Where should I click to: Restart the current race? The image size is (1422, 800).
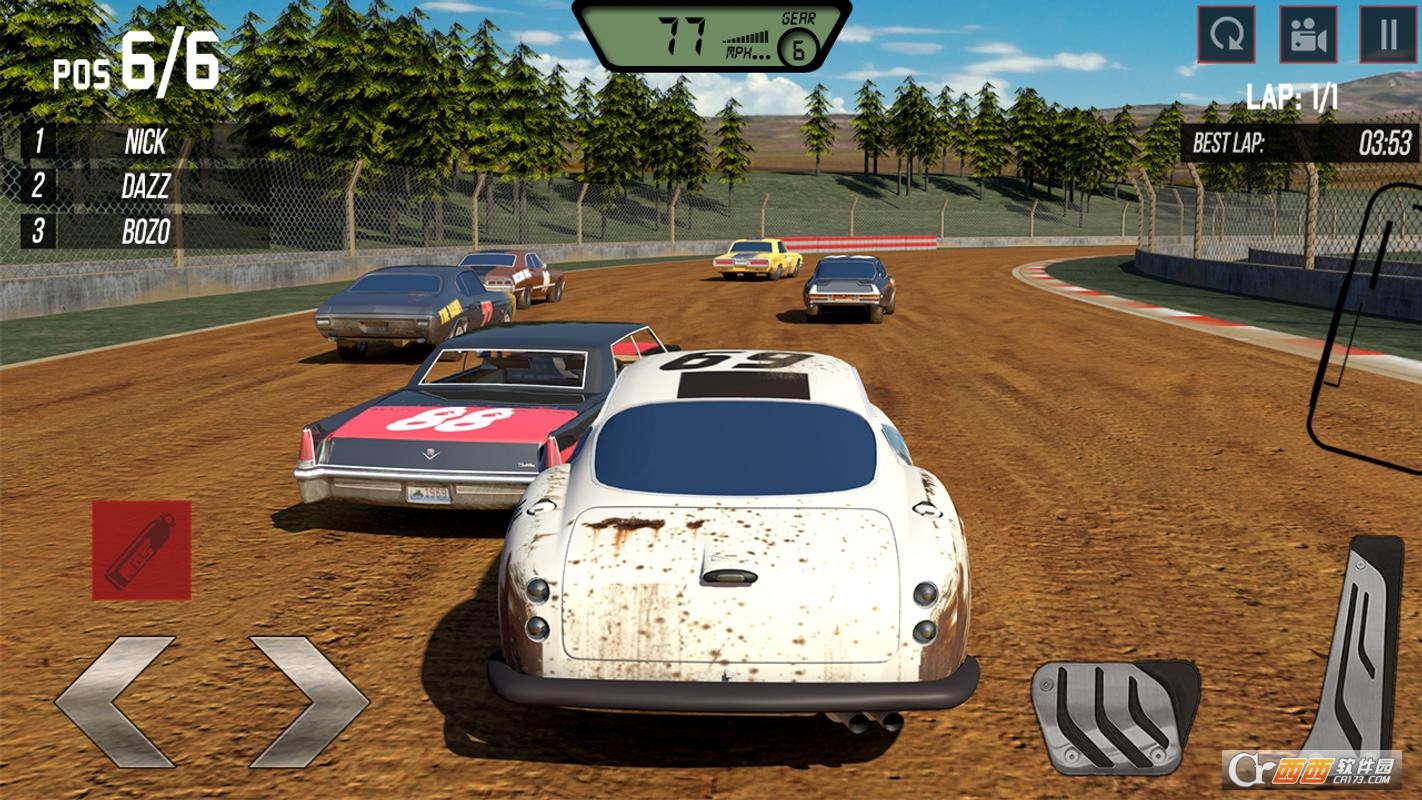coord(1227,36)
